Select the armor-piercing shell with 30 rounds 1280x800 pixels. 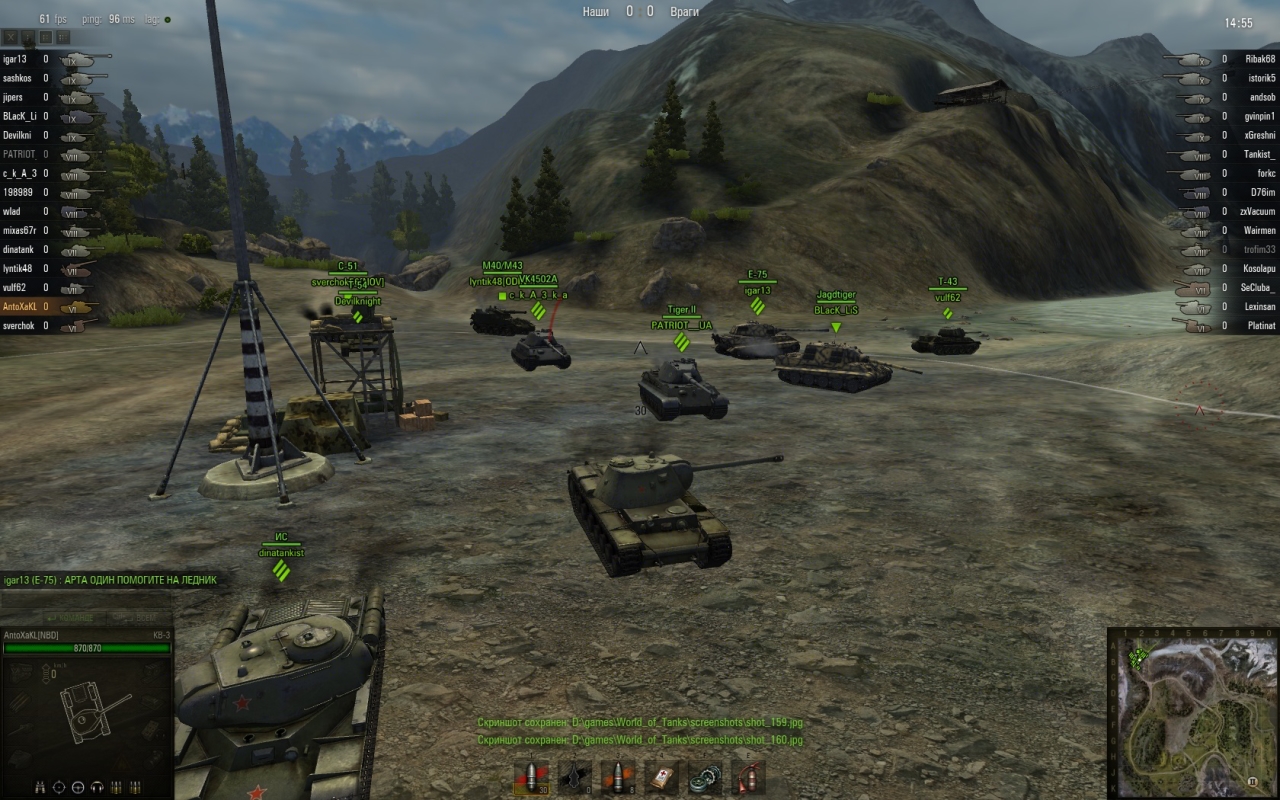[x=532, y=776]
